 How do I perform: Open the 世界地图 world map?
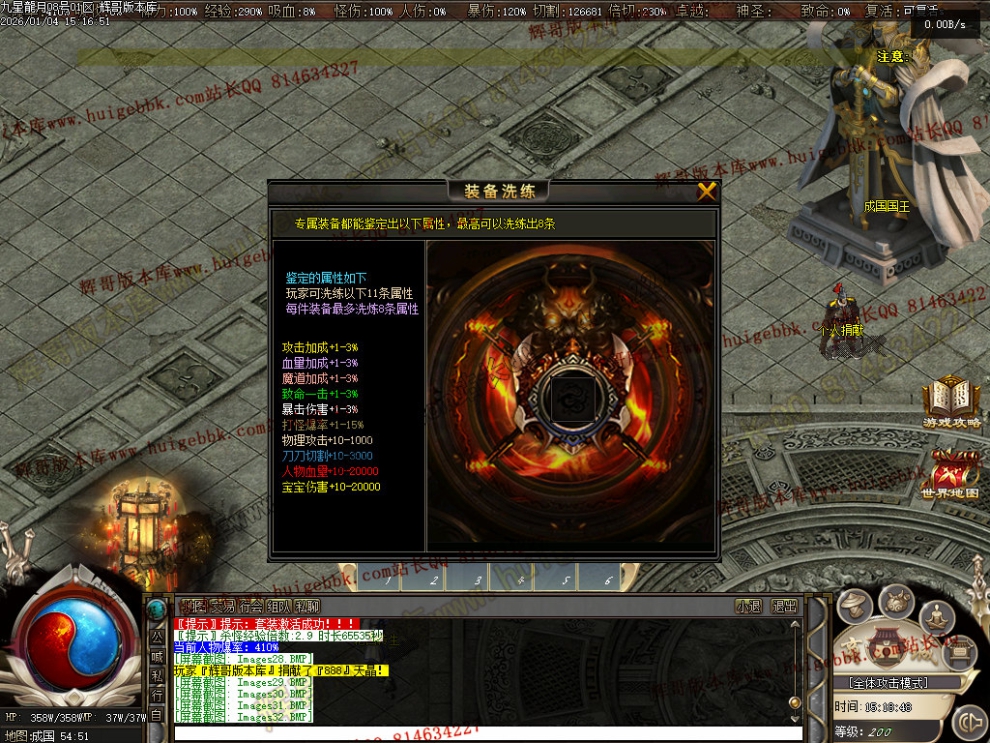tap(949, 475)
